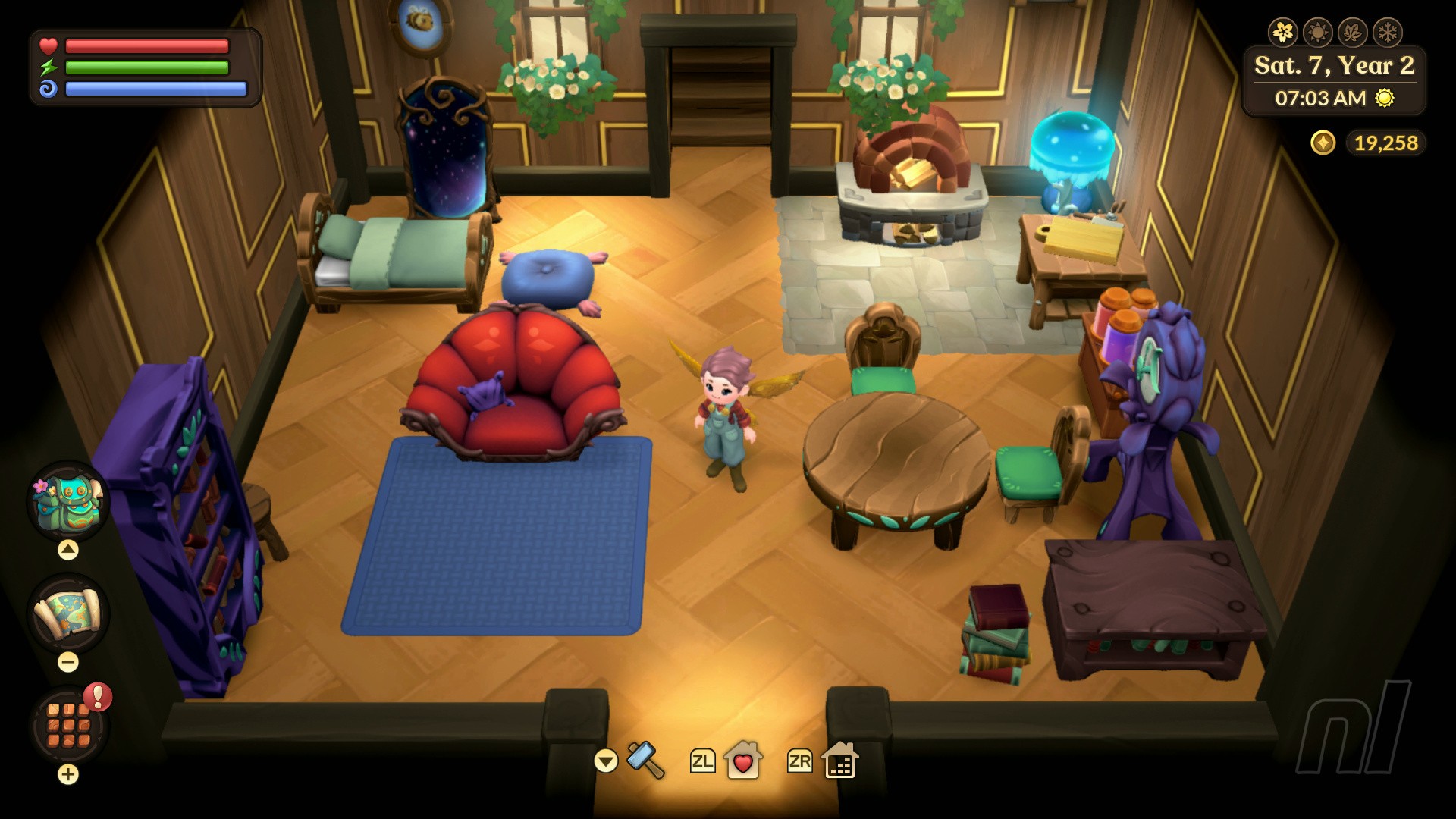Open the world map scroll
This screenshot has height=819, width=1456.
click(x=67, y=613)
